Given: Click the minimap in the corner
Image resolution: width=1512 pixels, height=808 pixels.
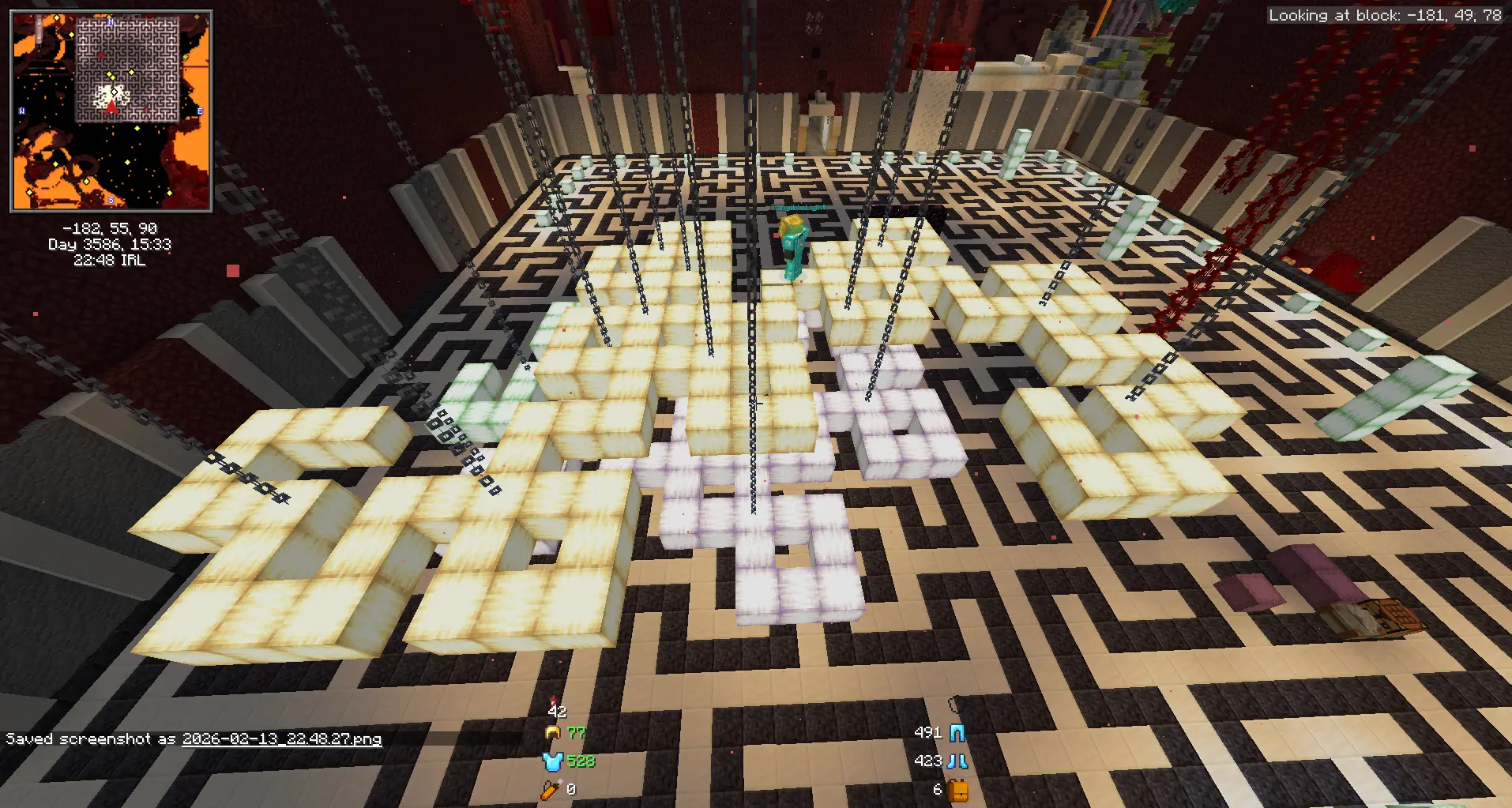Looking at the screenshot, I should tap(111, 111).
